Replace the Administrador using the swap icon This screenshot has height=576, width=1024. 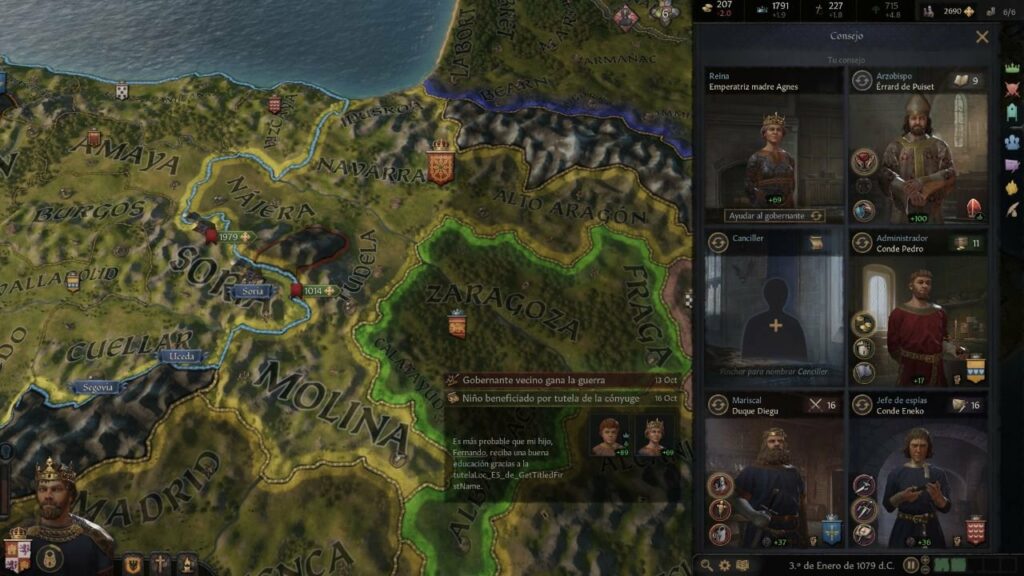click(x=862, y=242)
